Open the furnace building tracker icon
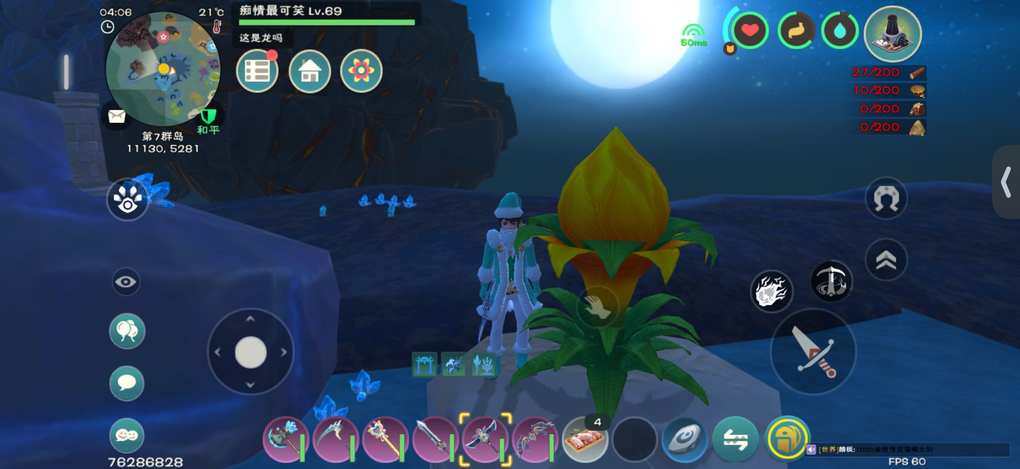 point(892,34)
